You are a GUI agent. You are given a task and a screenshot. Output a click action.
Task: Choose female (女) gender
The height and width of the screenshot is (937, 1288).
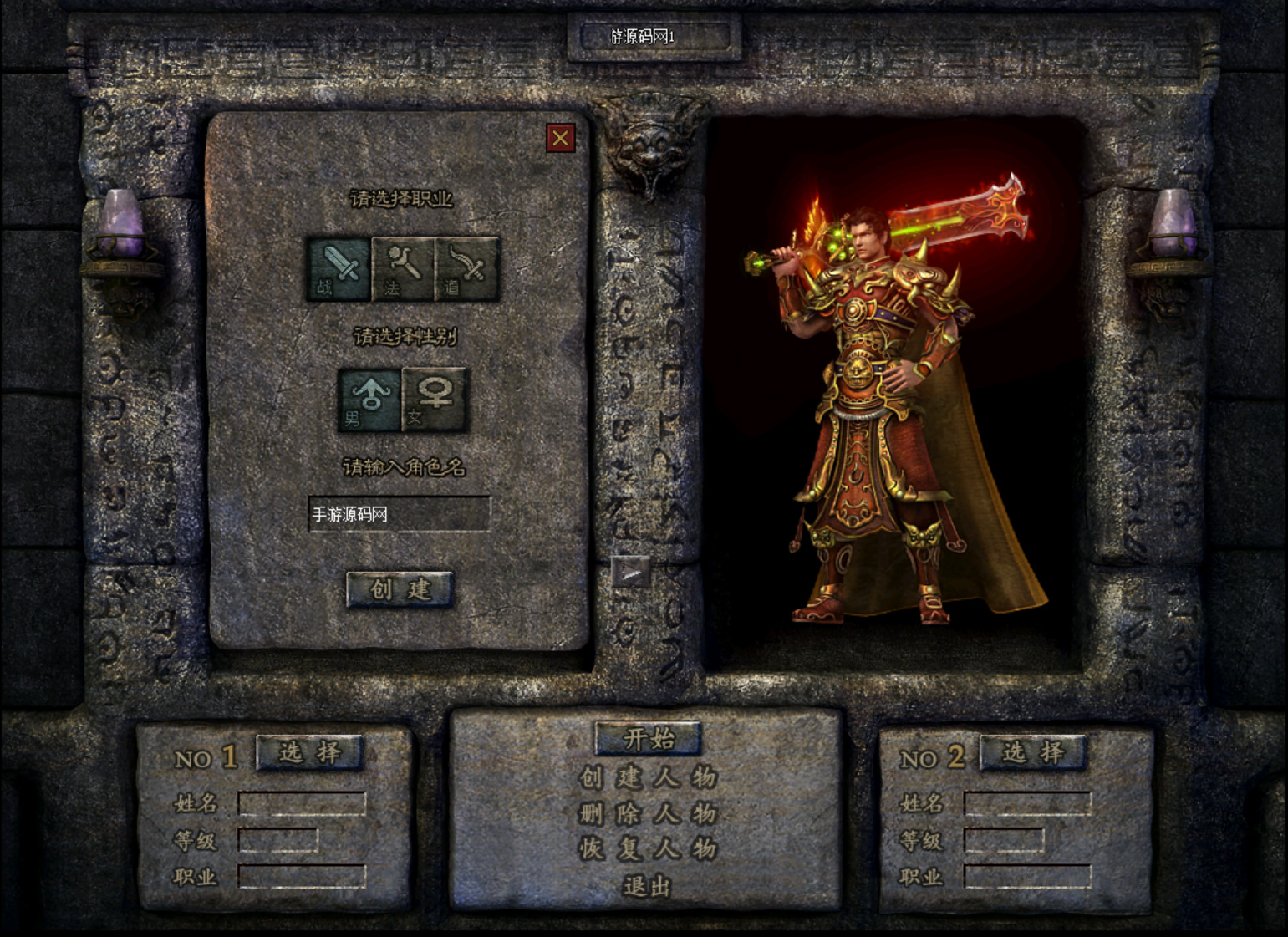(x=434, y=400)
